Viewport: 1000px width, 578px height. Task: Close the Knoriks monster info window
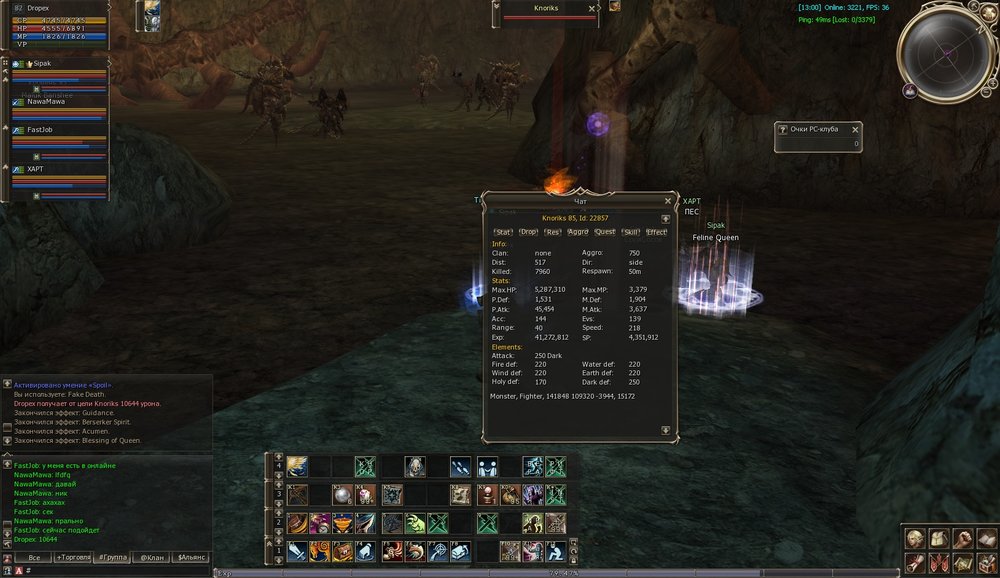point(668,201)
